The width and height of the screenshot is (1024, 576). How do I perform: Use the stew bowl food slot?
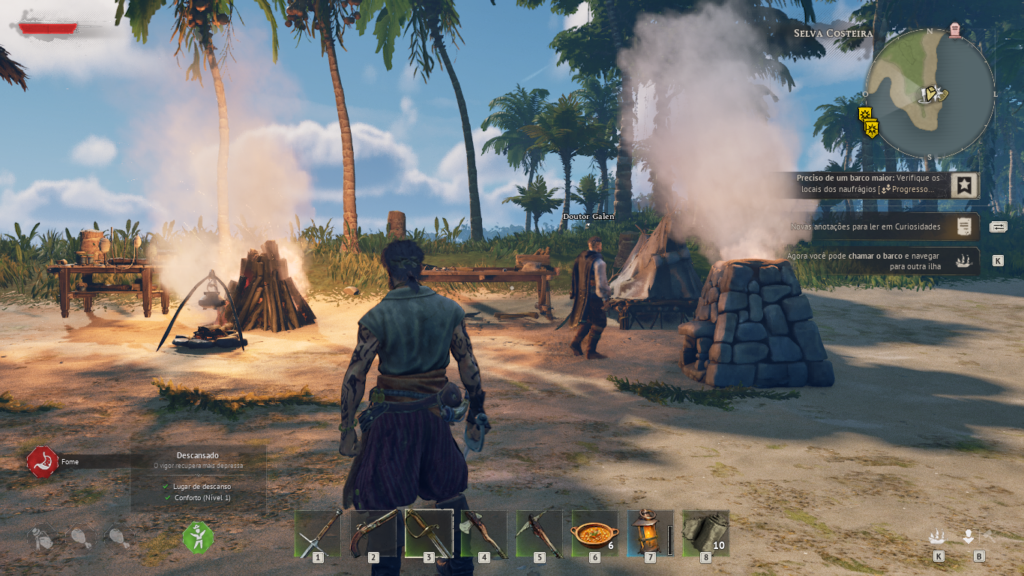594,534
